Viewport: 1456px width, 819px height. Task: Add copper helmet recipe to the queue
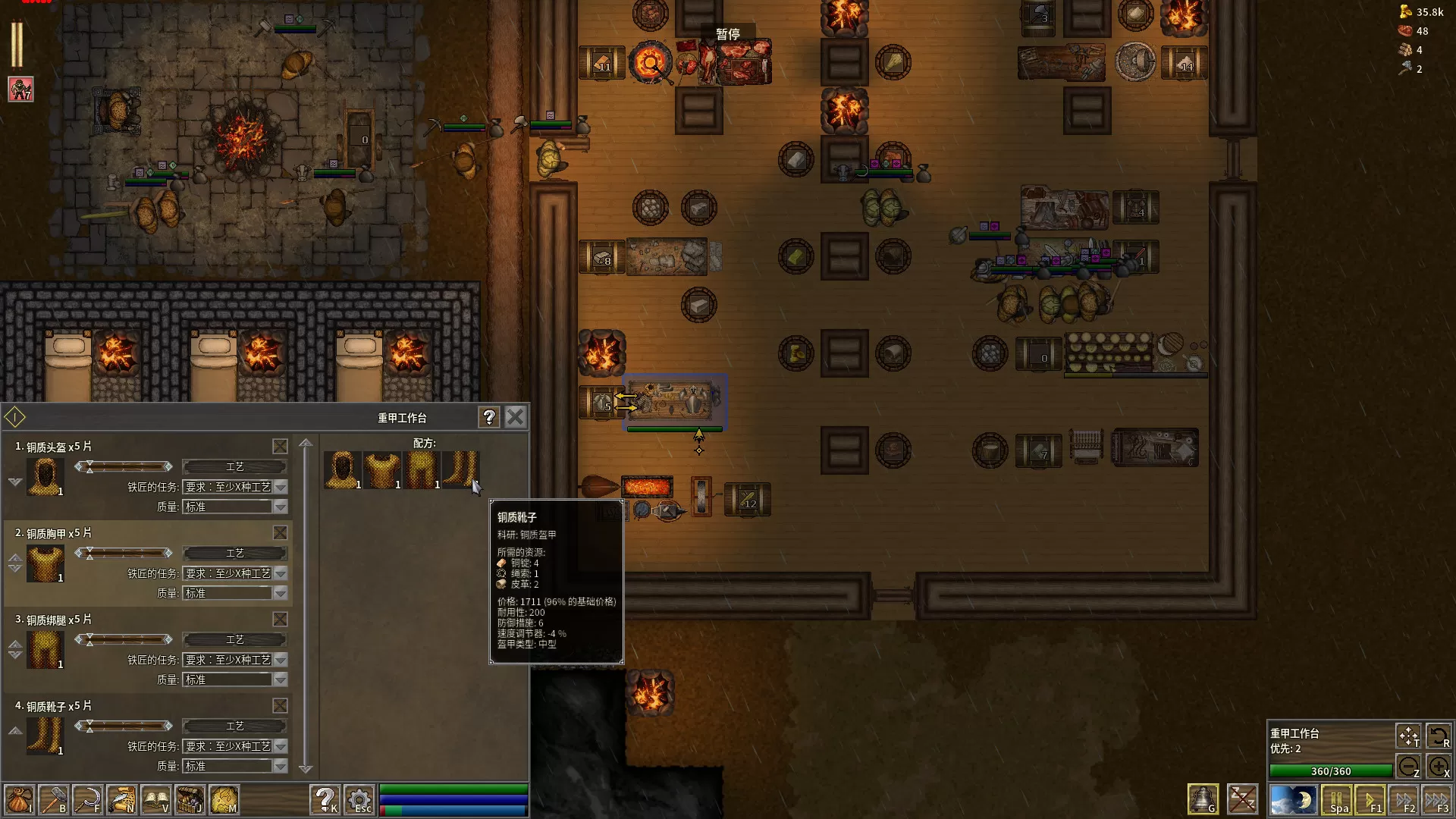pos(343,470)
